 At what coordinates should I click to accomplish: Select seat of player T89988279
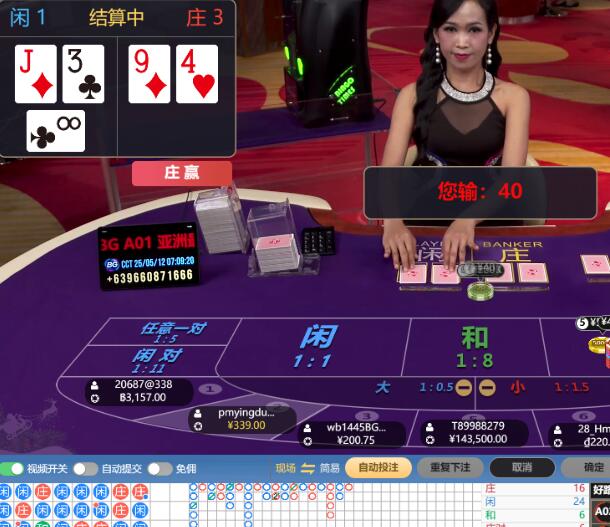(x=475, y=432)
